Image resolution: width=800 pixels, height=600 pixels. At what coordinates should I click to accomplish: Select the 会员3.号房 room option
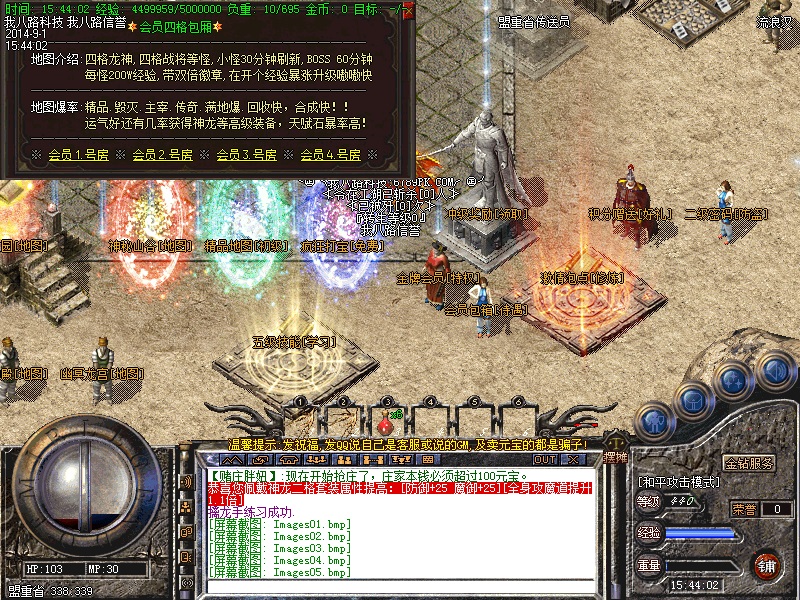[246, 155]
